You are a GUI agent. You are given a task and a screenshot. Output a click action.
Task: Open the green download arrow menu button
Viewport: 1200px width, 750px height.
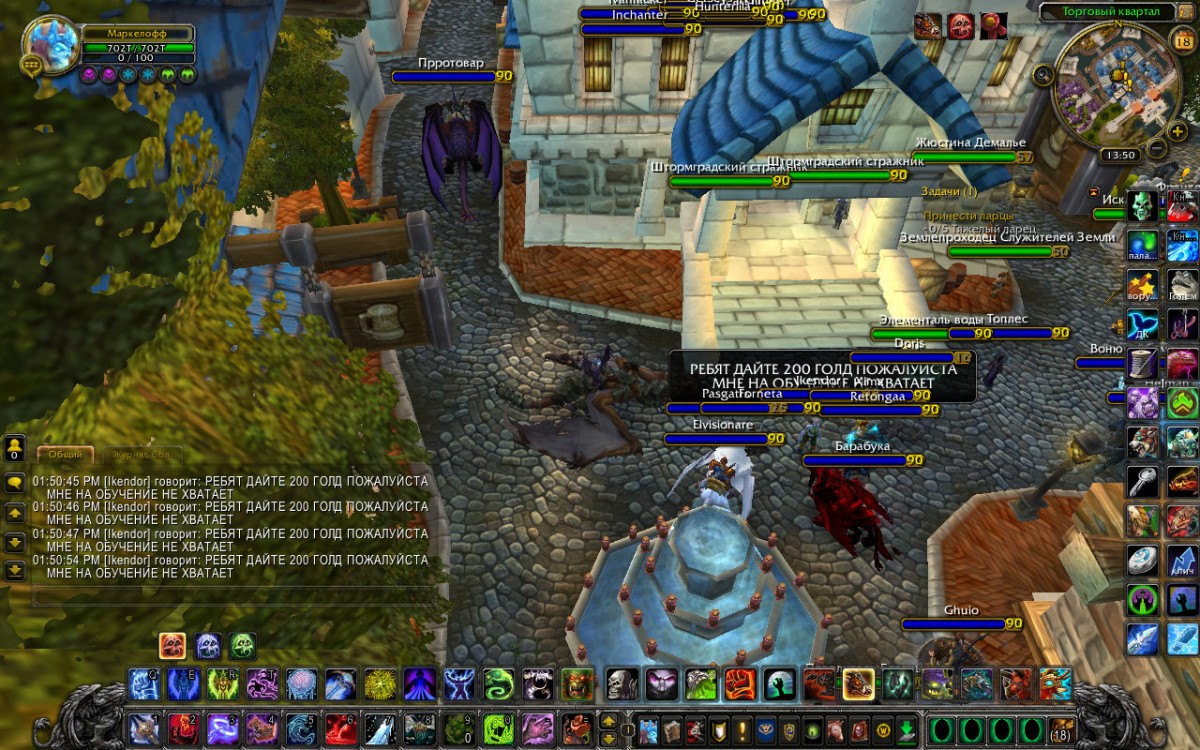tap(906, 728)
